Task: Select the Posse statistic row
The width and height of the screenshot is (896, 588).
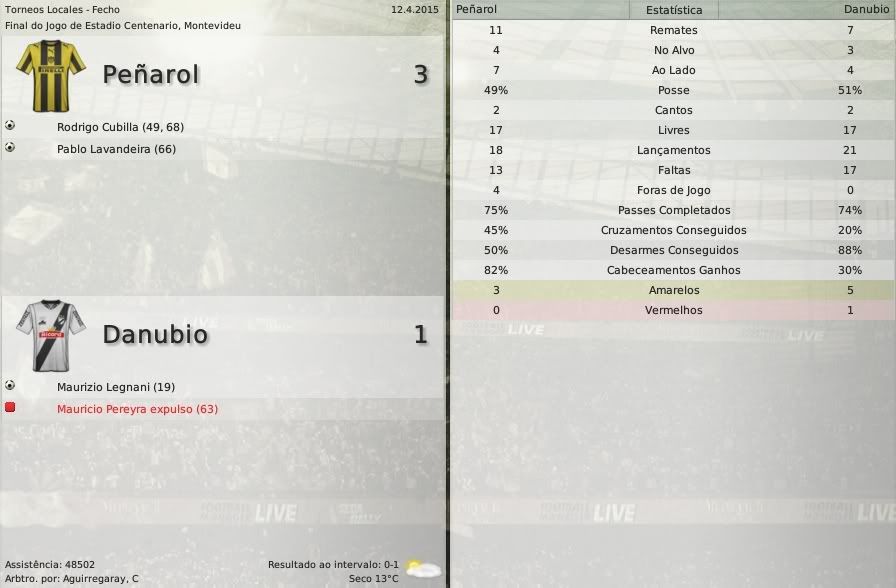Action: (673, 90)
